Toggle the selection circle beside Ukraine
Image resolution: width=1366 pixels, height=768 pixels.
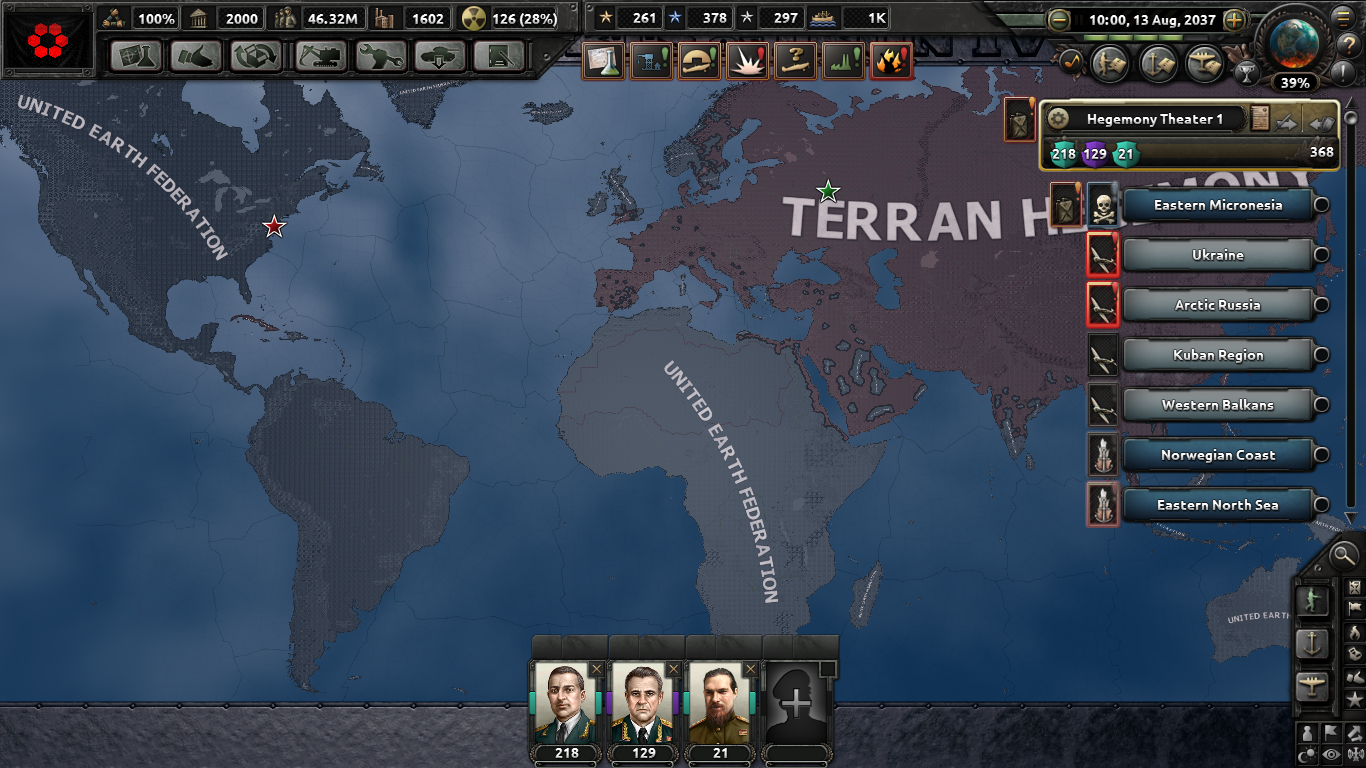click(x=1321, y=255)
